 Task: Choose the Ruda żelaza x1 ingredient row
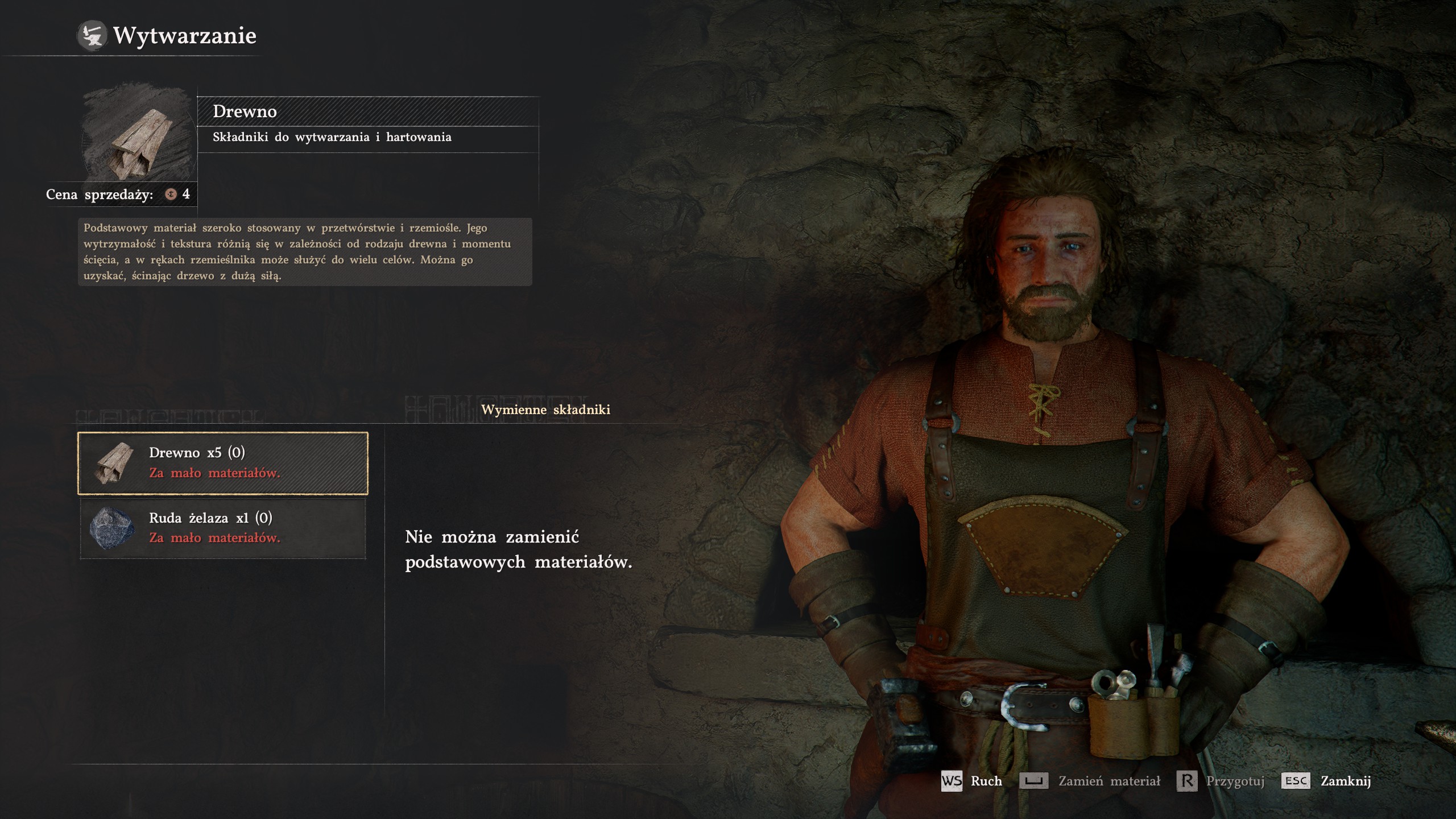223,528
